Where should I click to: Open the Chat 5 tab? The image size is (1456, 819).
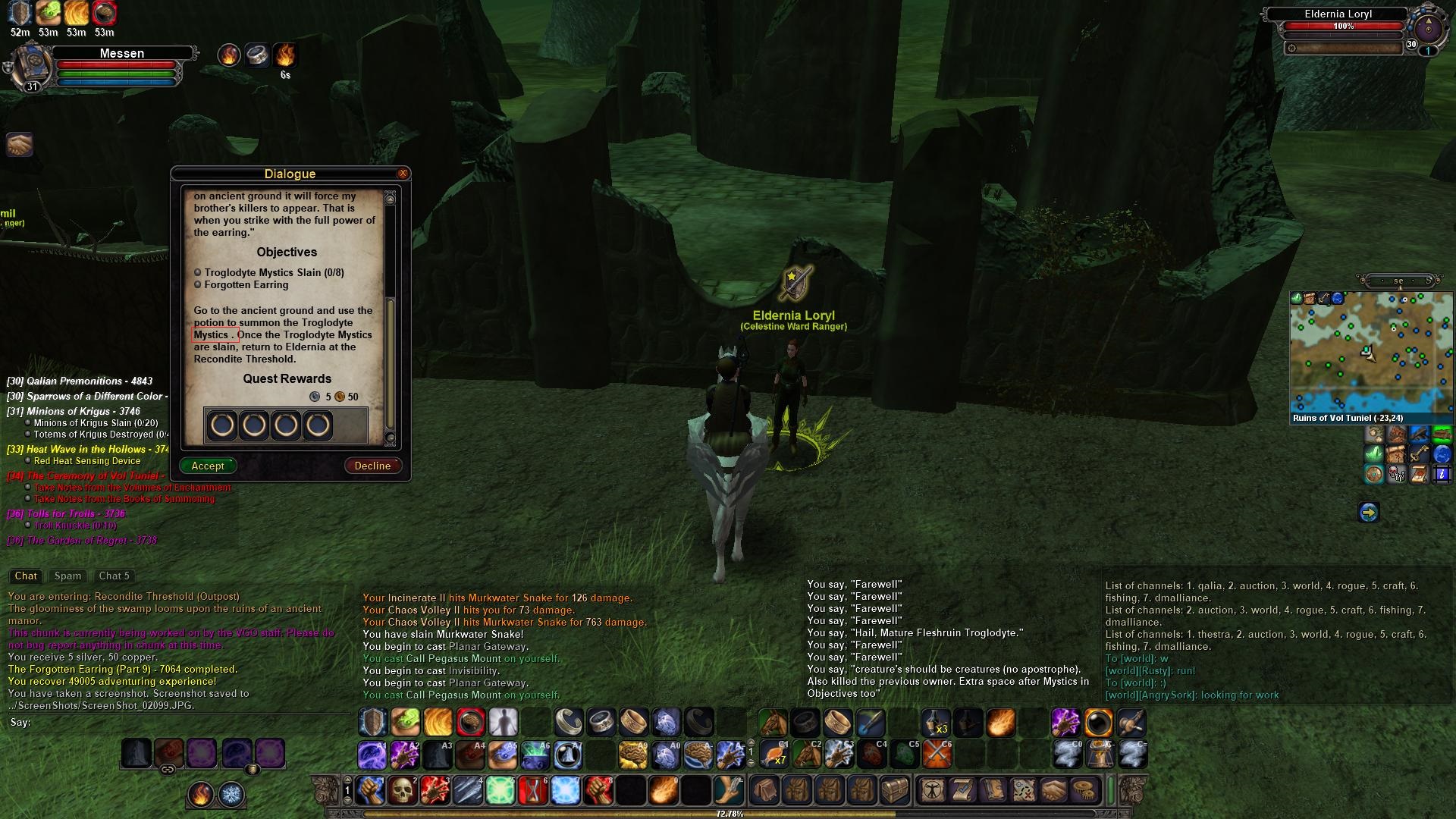pyautogui.click(x=115, y=576)
